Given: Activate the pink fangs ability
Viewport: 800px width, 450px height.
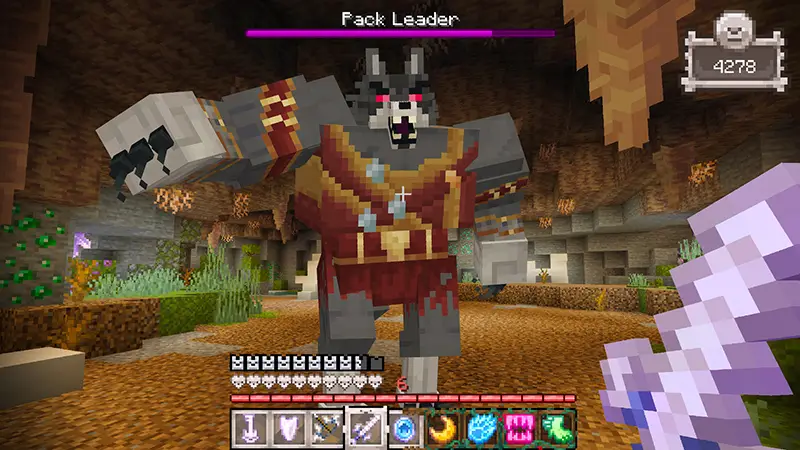Looking at the screenshot, I should pos(518,428).
